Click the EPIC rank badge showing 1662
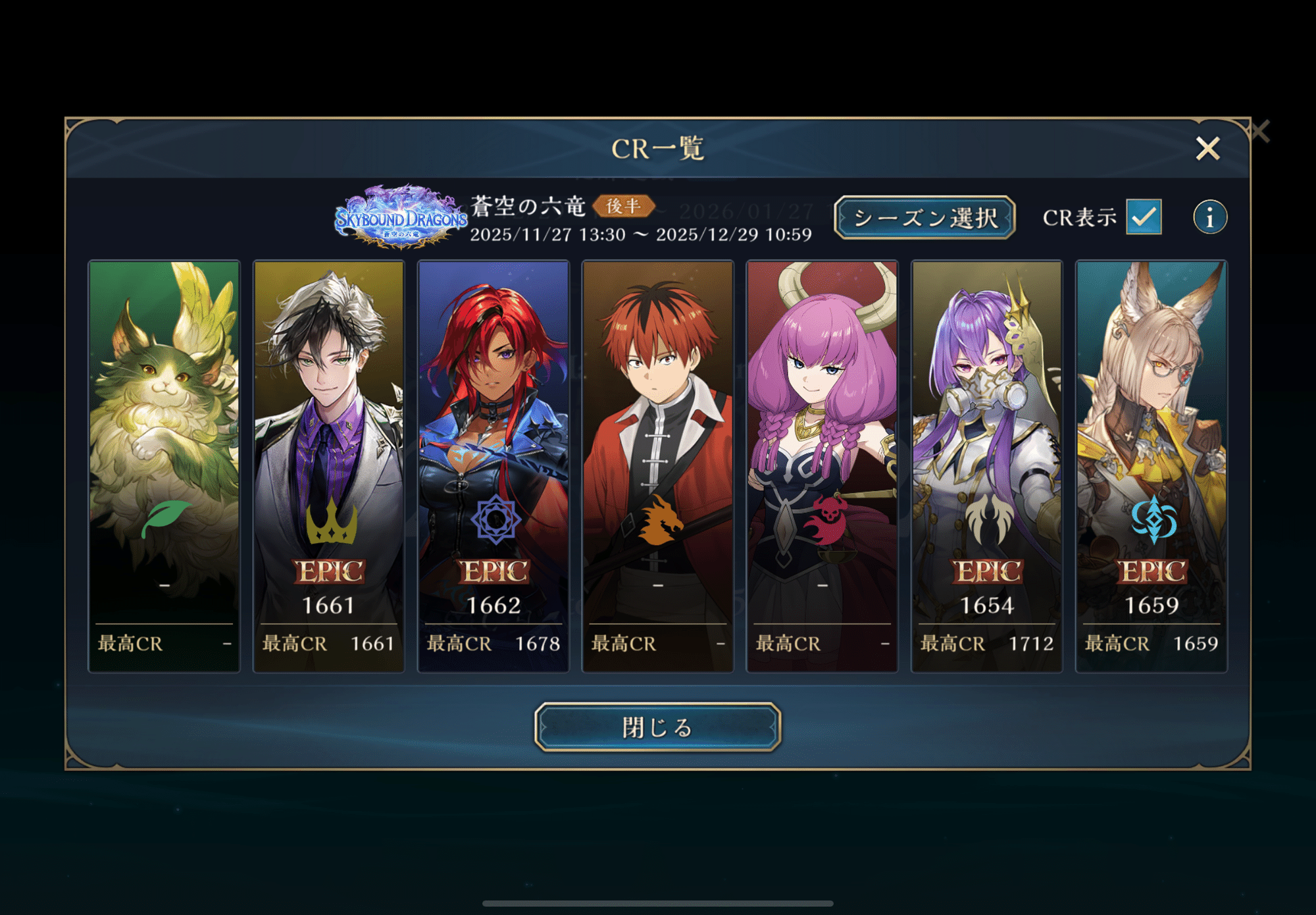1316x915 pixels. (x=493, y=571)
